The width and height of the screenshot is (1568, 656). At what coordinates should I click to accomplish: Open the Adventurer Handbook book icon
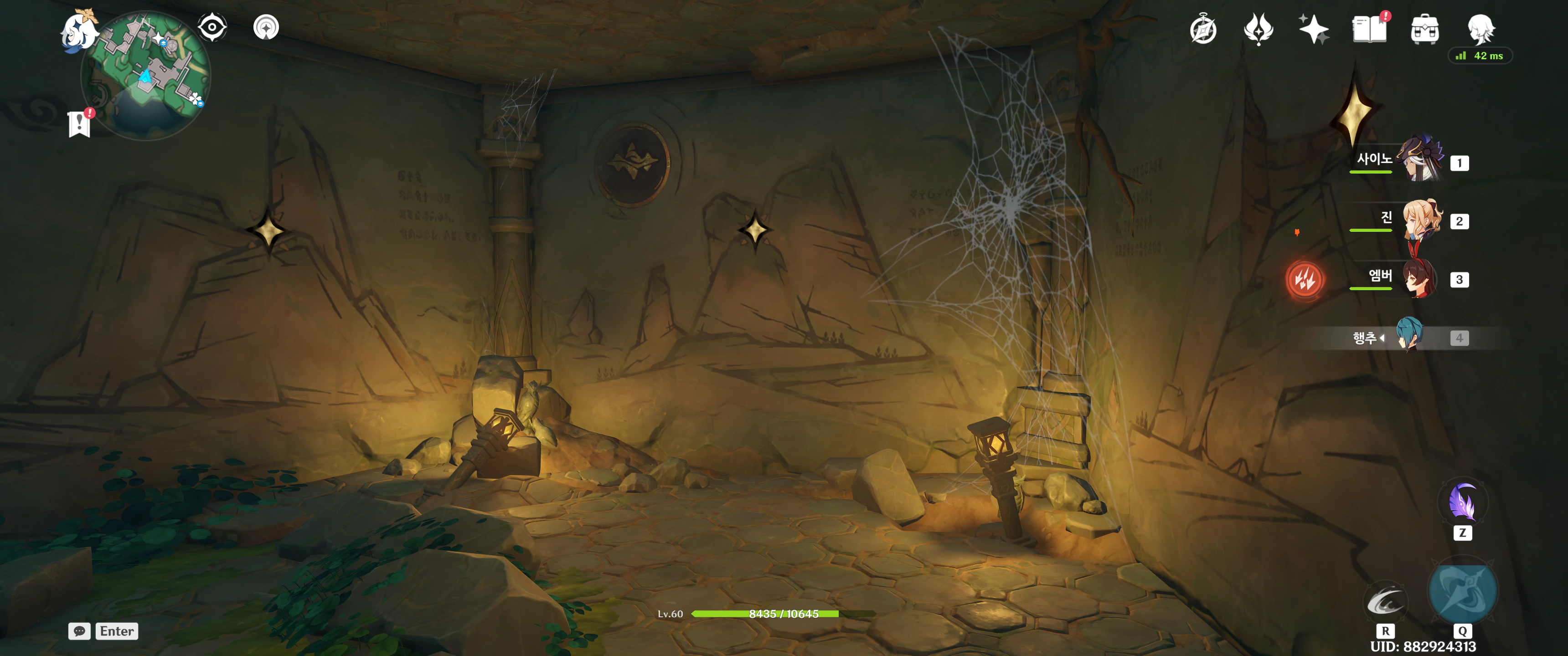tap(1370, 30)
